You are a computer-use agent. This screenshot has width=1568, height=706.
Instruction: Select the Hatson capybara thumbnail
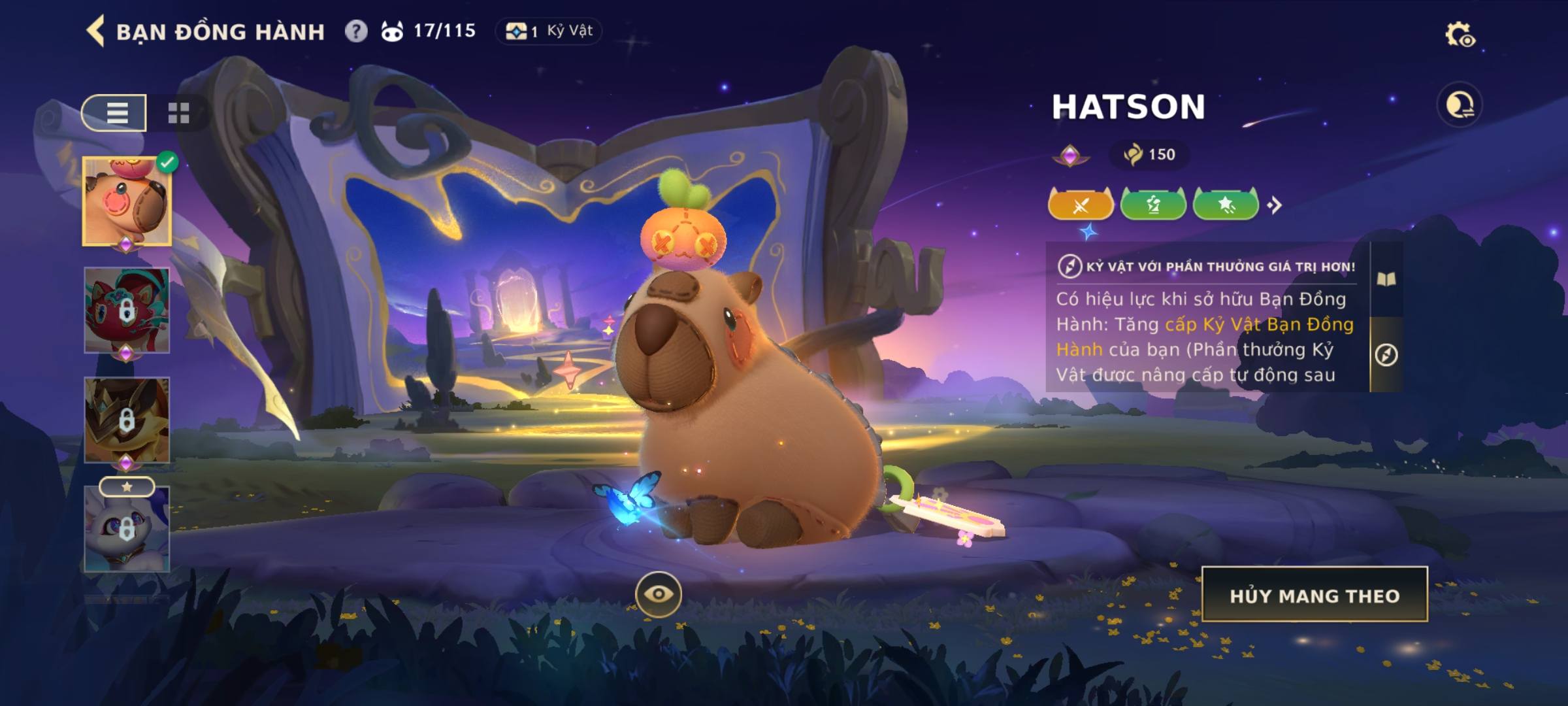[127, 202]
